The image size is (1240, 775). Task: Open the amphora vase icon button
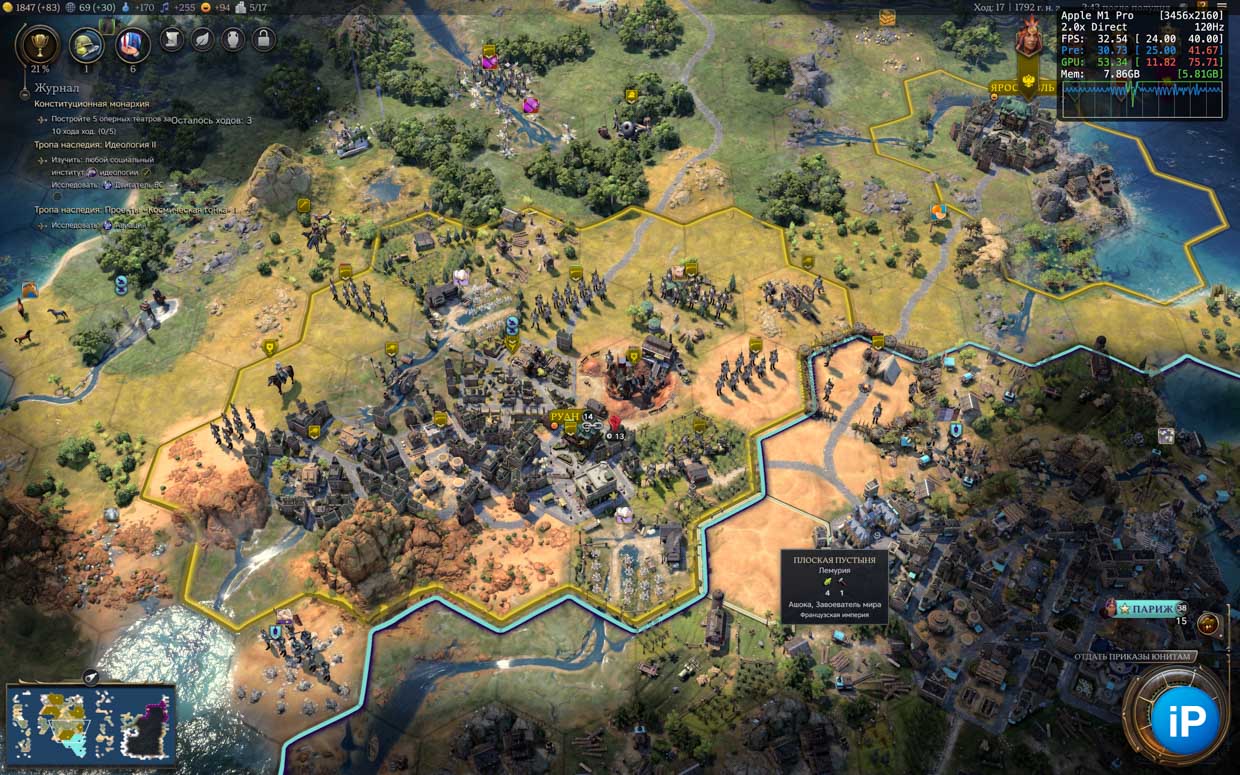click(232, 39)
